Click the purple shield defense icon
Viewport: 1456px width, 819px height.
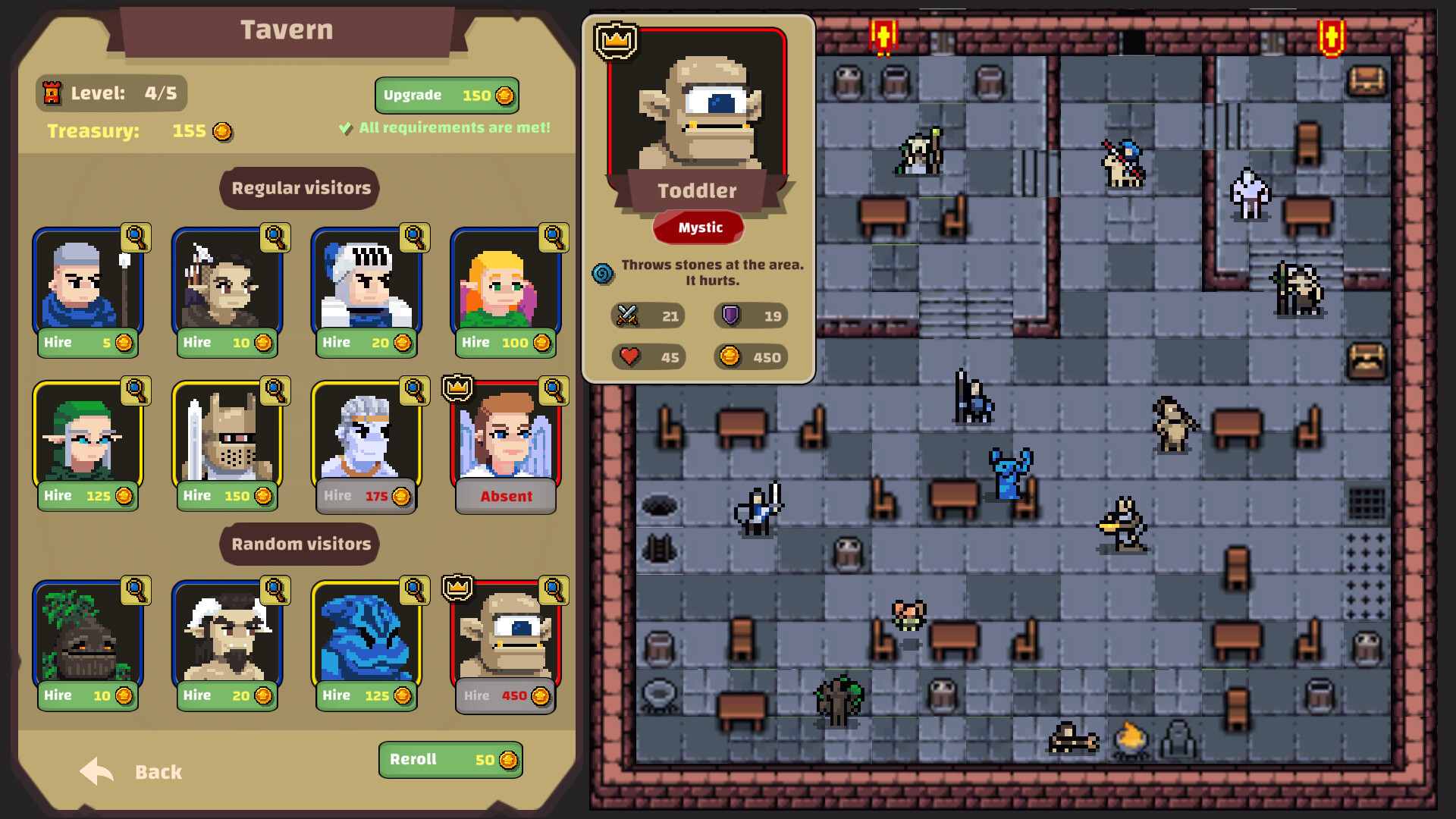click(731, 316)
